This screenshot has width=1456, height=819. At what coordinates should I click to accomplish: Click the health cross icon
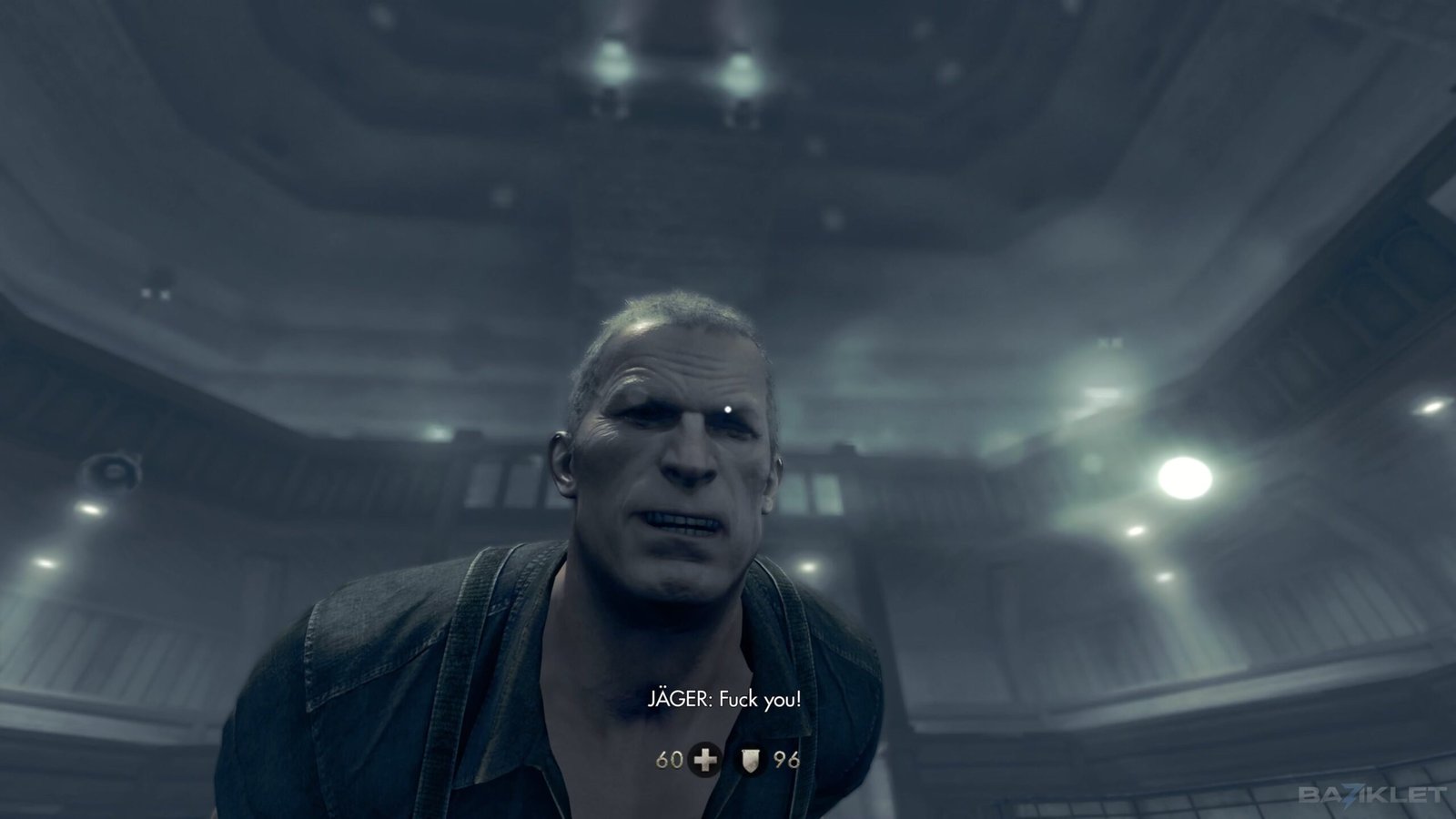point(704,758)
